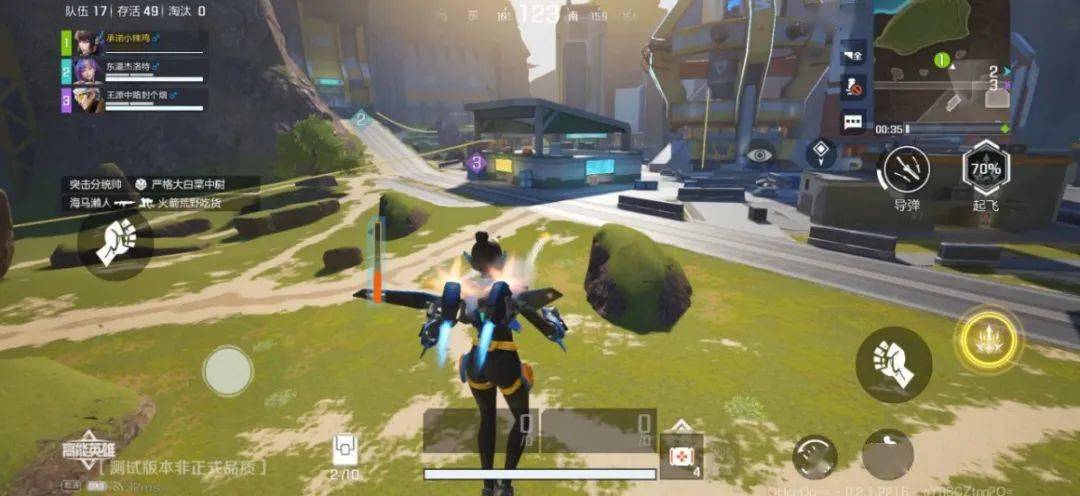Viewport: 1080px width, 496px height.
Task: Open the backpack showing 2/10
Action: 345,450
